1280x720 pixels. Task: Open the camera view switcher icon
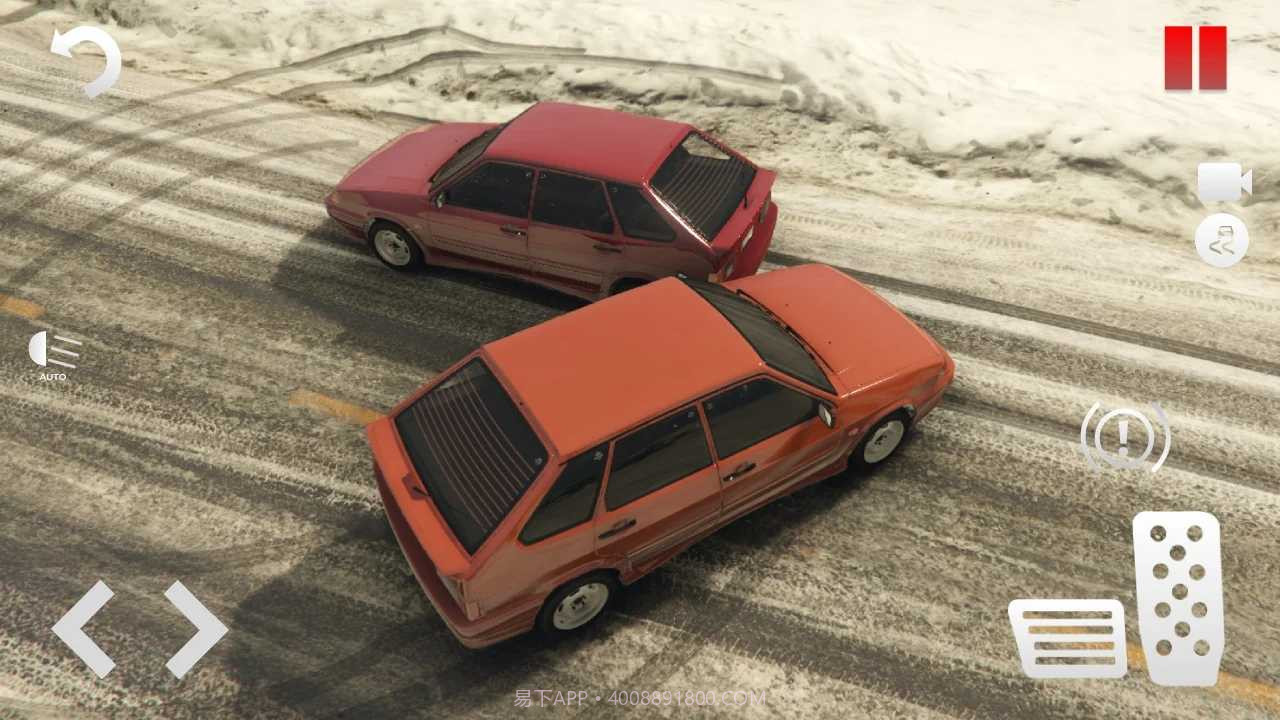pos(1224,180)
